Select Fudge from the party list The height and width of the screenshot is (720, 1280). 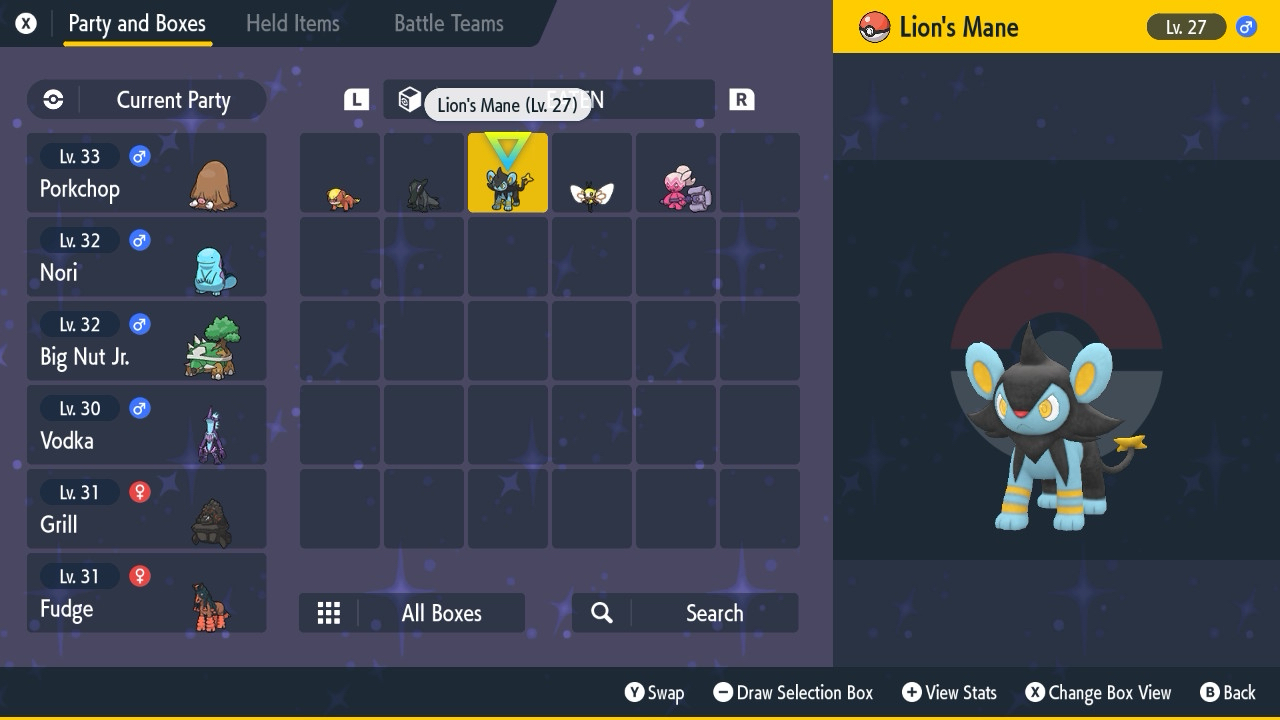(146, 593)
